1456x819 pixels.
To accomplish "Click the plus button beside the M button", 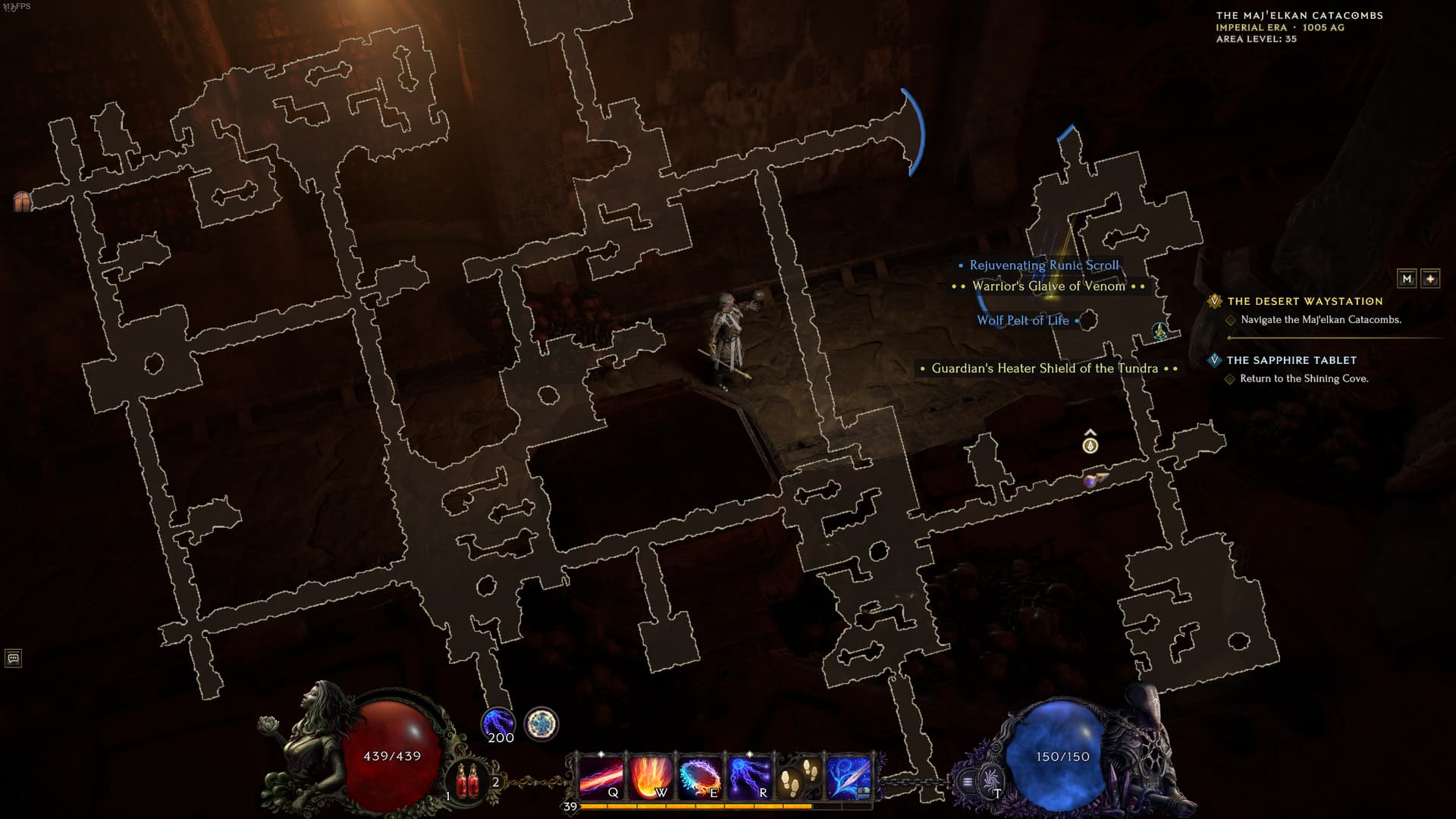I will (1430, 279).
